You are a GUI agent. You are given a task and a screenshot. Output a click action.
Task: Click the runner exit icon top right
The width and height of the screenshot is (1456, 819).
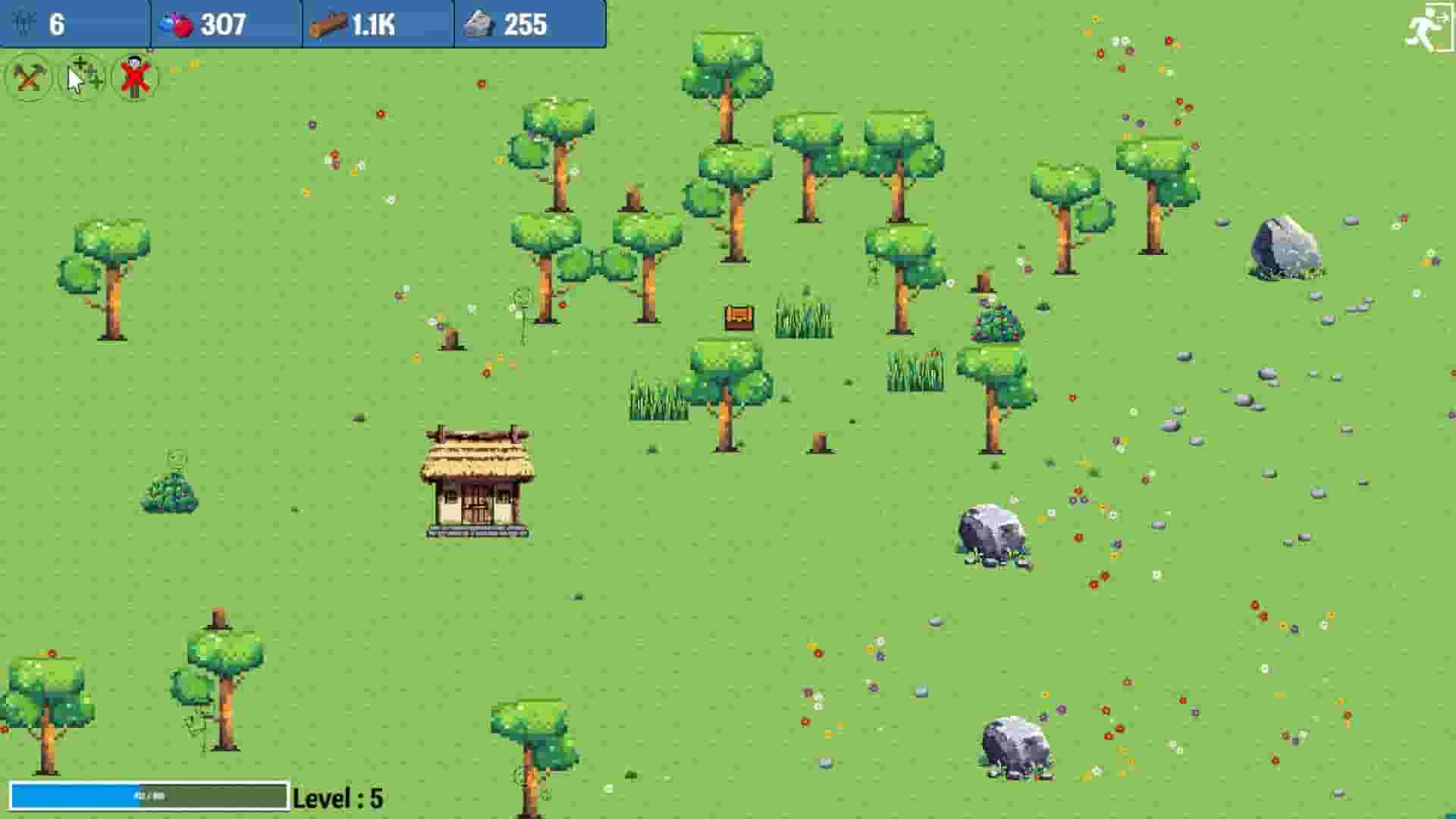(x=1429, y=23)
